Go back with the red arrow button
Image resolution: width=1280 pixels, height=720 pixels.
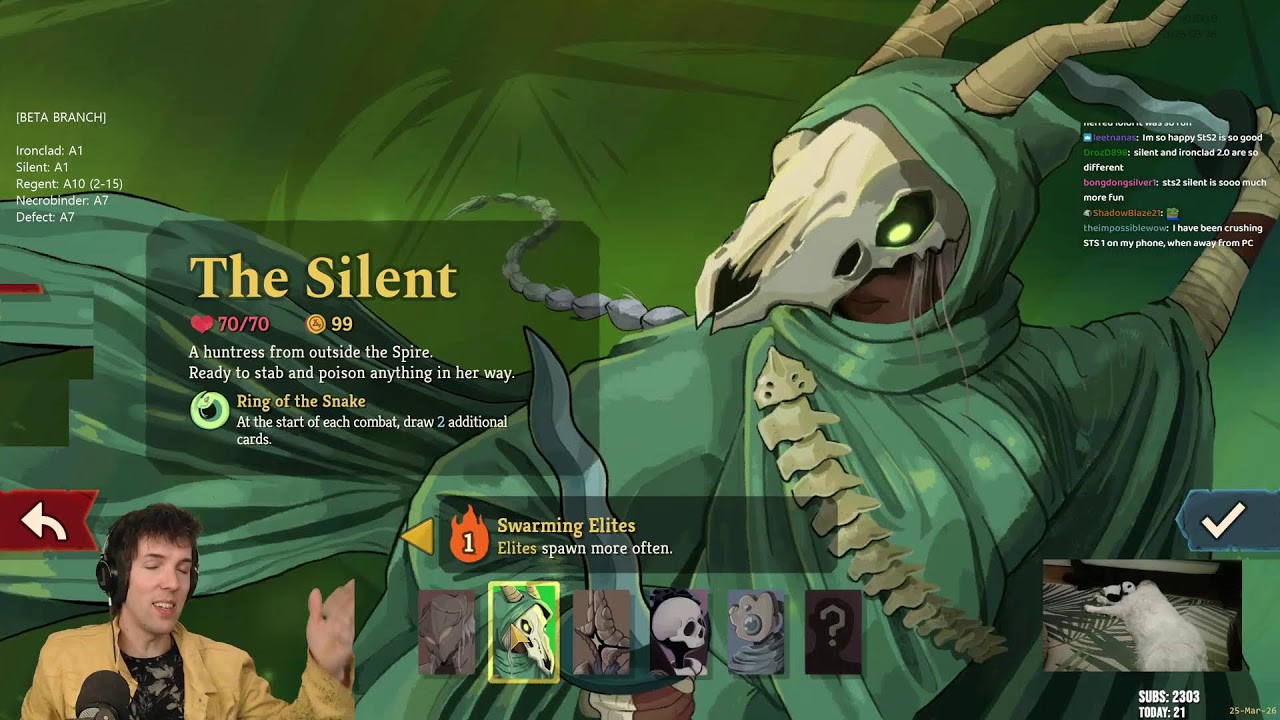tap(45, 521)
